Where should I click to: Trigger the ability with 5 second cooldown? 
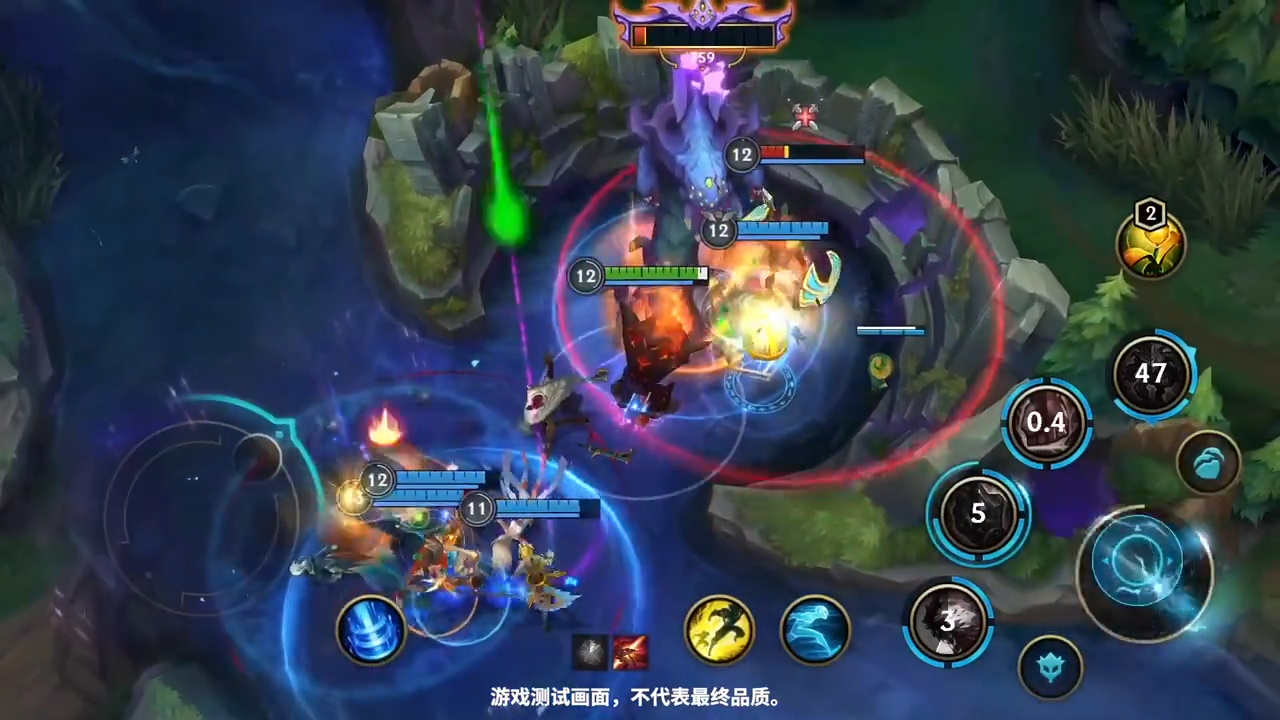click(978, 514)
